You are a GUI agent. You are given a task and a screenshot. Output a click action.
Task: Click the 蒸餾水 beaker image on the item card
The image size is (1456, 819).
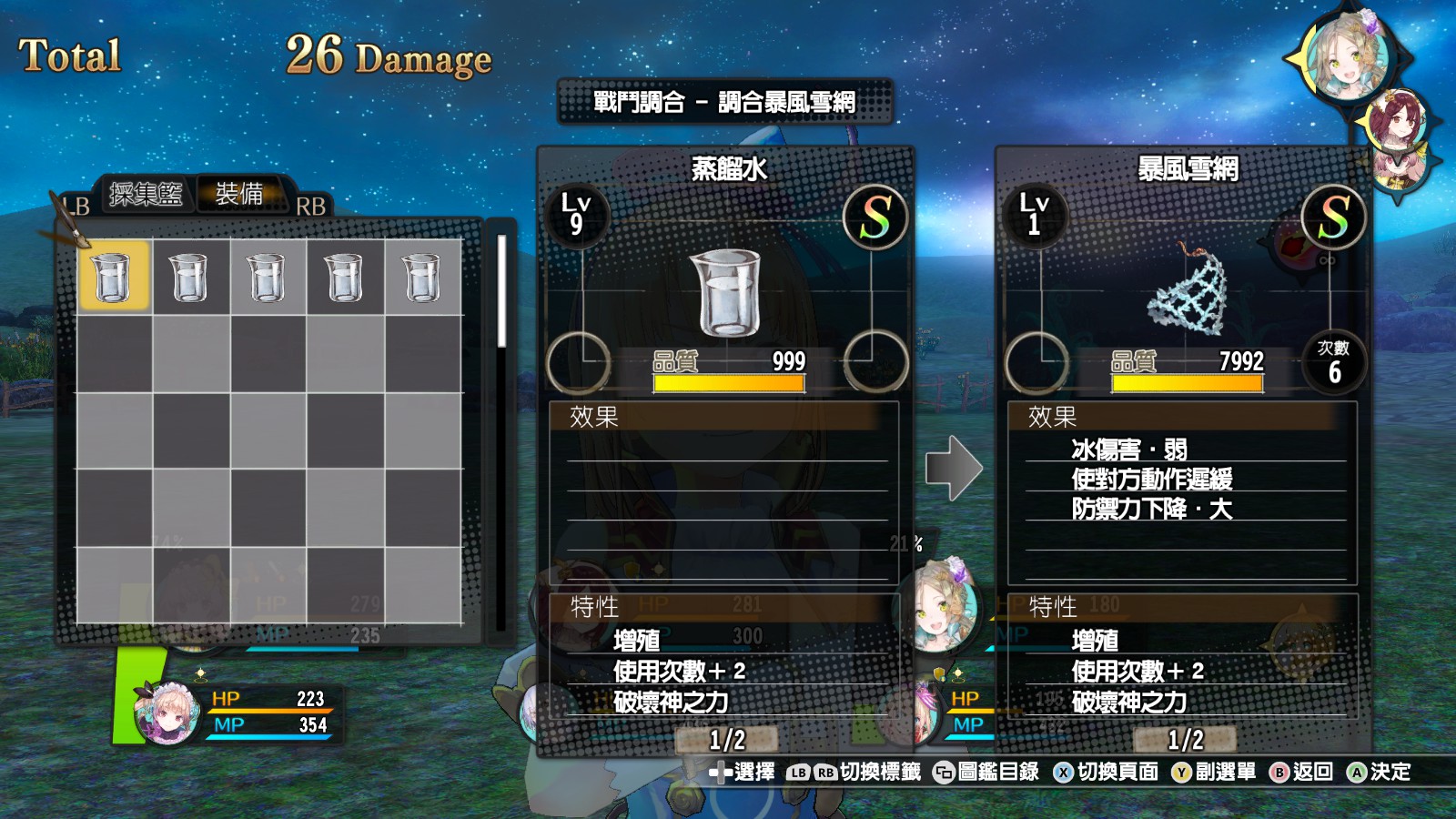728,291
